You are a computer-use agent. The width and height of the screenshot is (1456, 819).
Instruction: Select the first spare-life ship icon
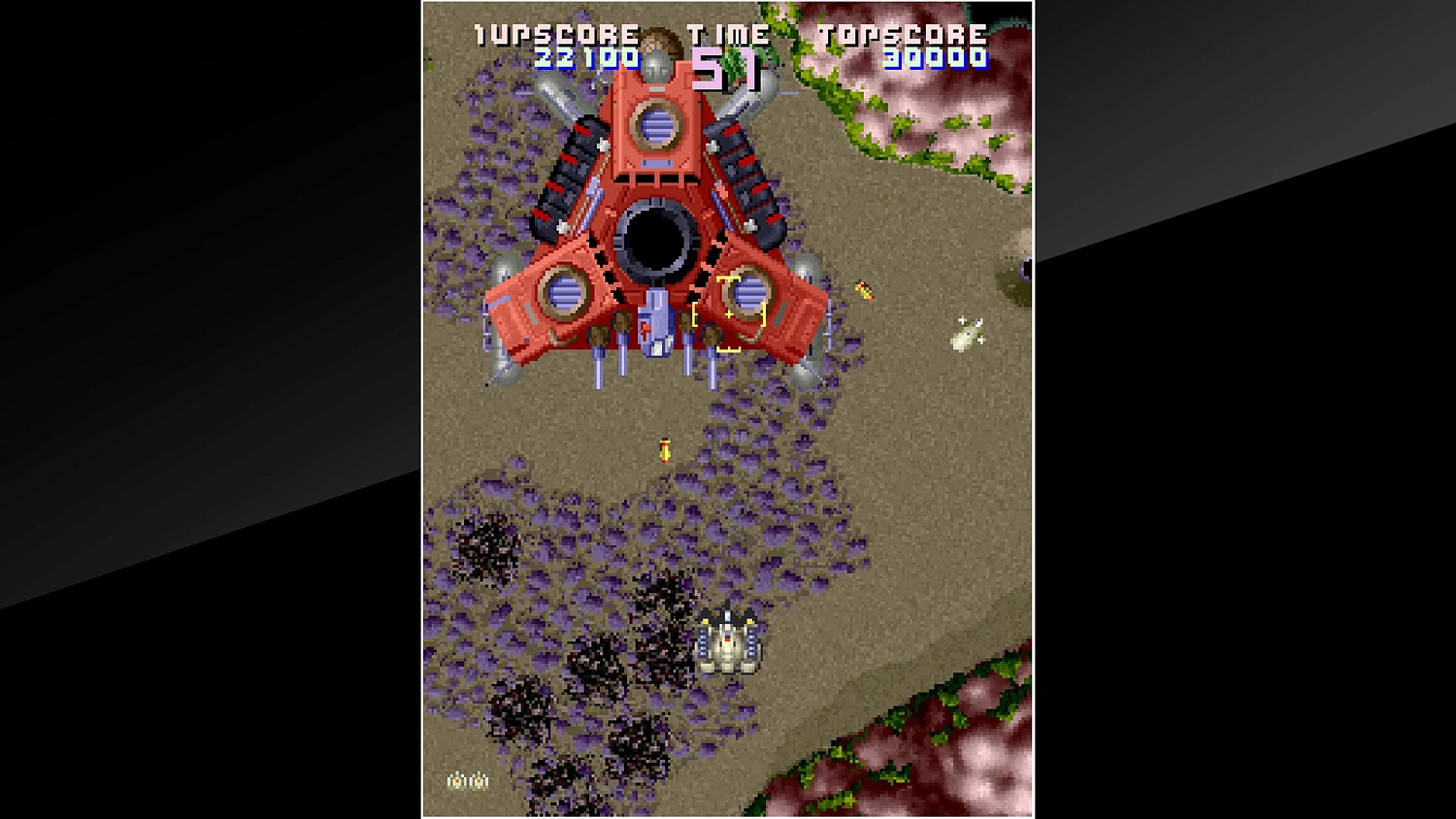[457, 780]
